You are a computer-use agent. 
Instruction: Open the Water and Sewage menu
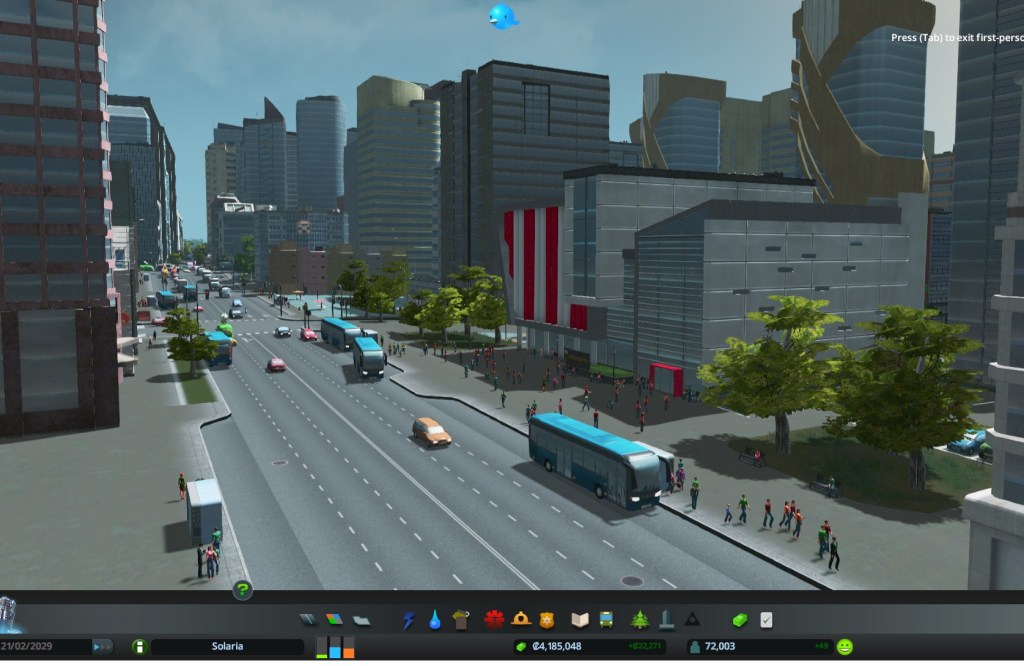[435, 620]
